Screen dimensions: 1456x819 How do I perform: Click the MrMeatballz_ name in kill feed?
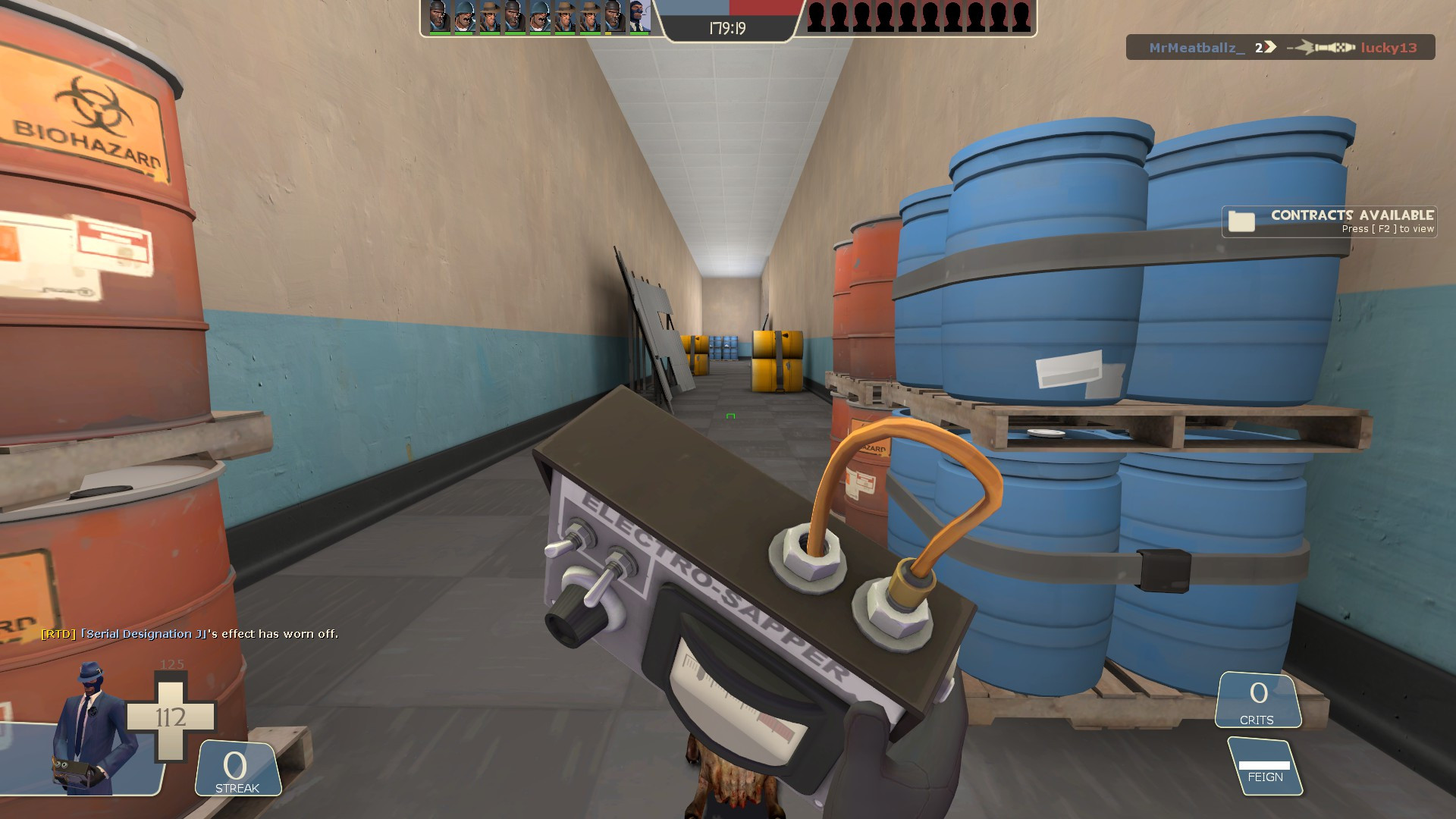coord(1196,48)
